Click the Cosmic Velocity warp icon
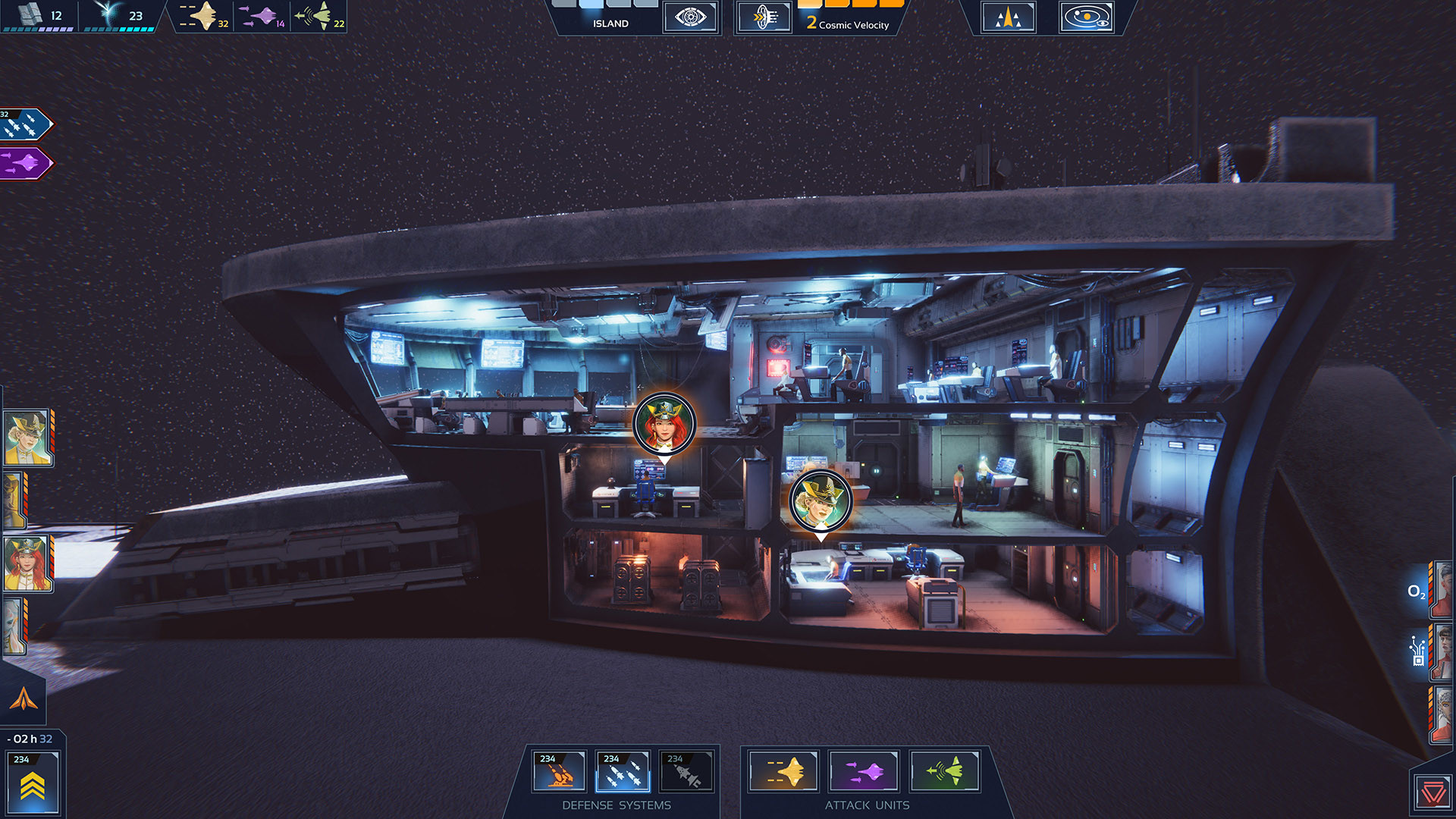 pos(765,17)
